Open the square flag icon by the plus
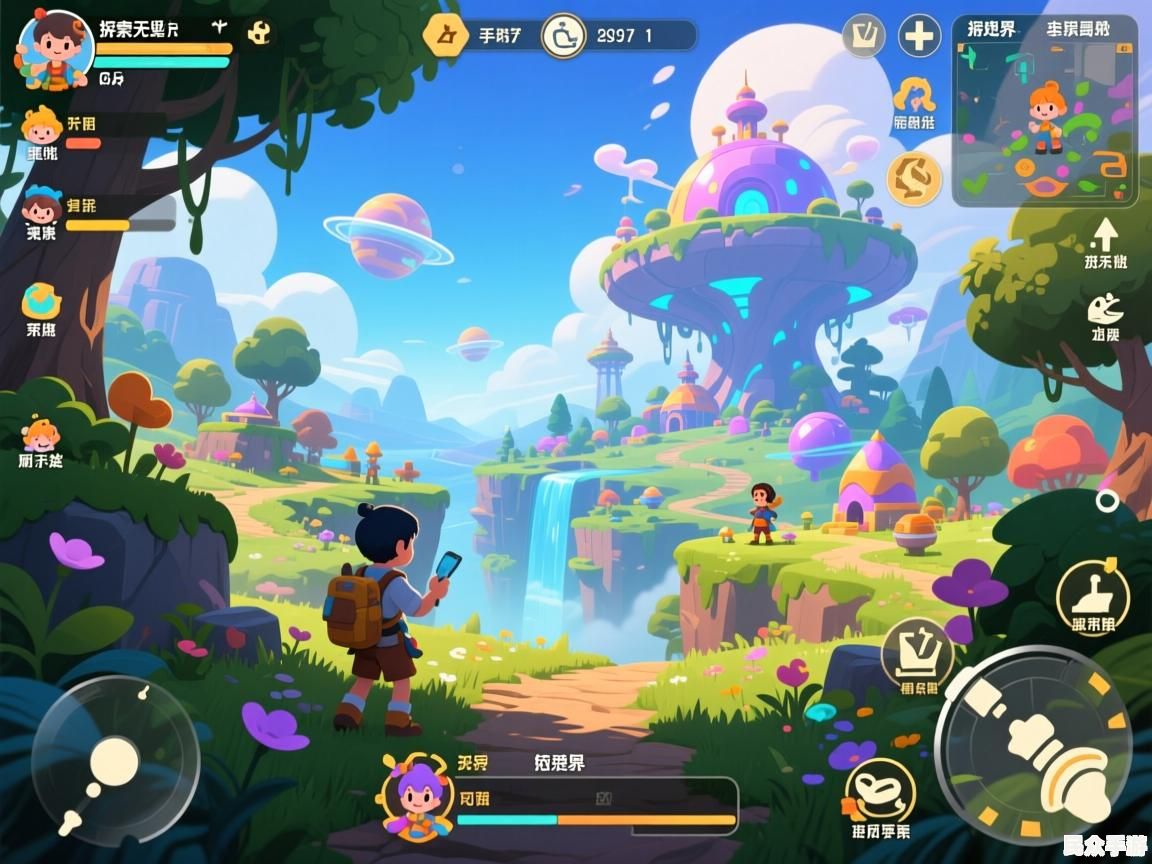 point(864,37)
